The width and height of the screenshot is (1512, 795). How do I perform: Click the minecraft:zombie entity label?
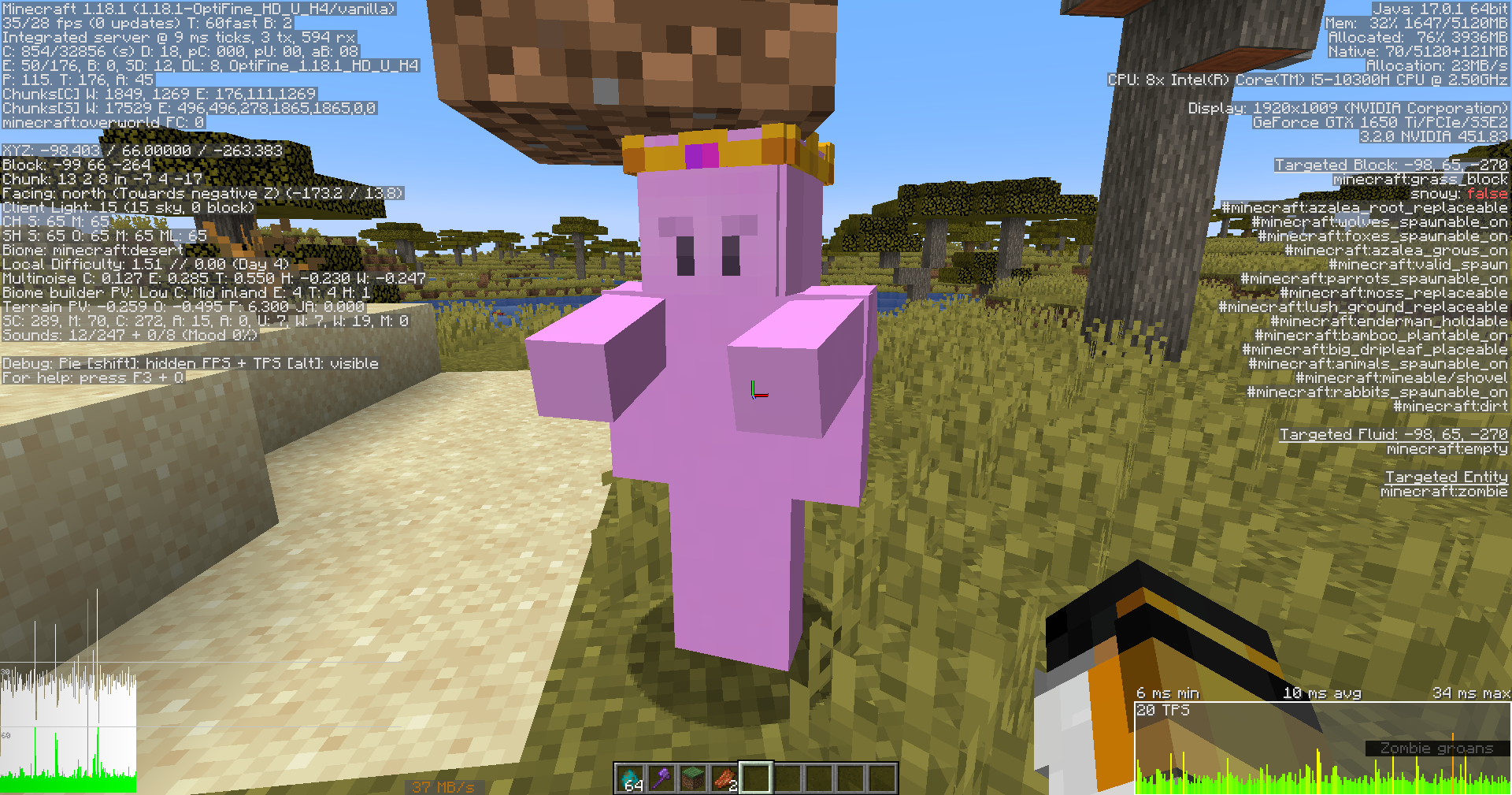[x=1445, y=491]
